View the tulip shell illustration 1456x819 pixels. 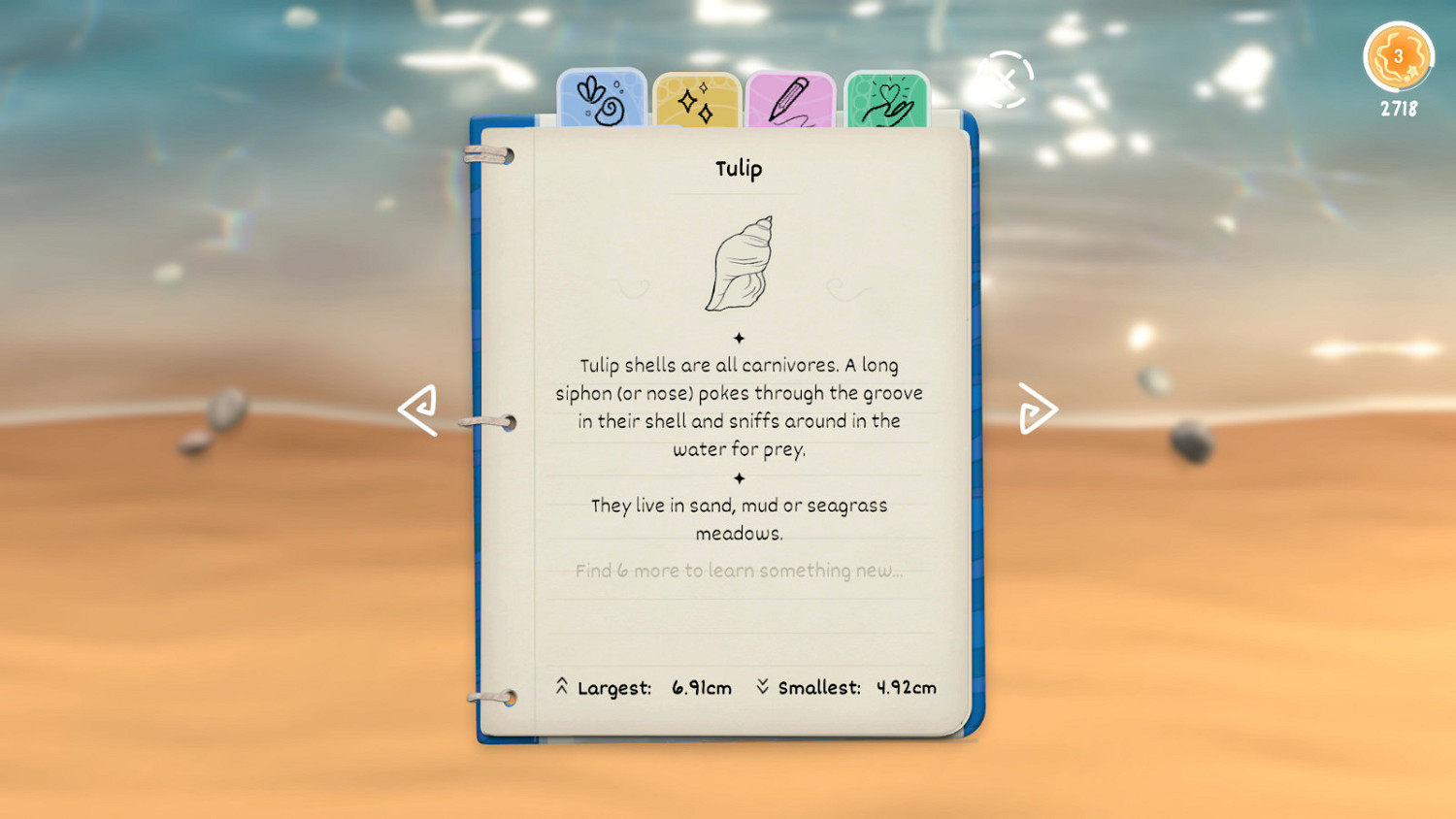point(743,264)
